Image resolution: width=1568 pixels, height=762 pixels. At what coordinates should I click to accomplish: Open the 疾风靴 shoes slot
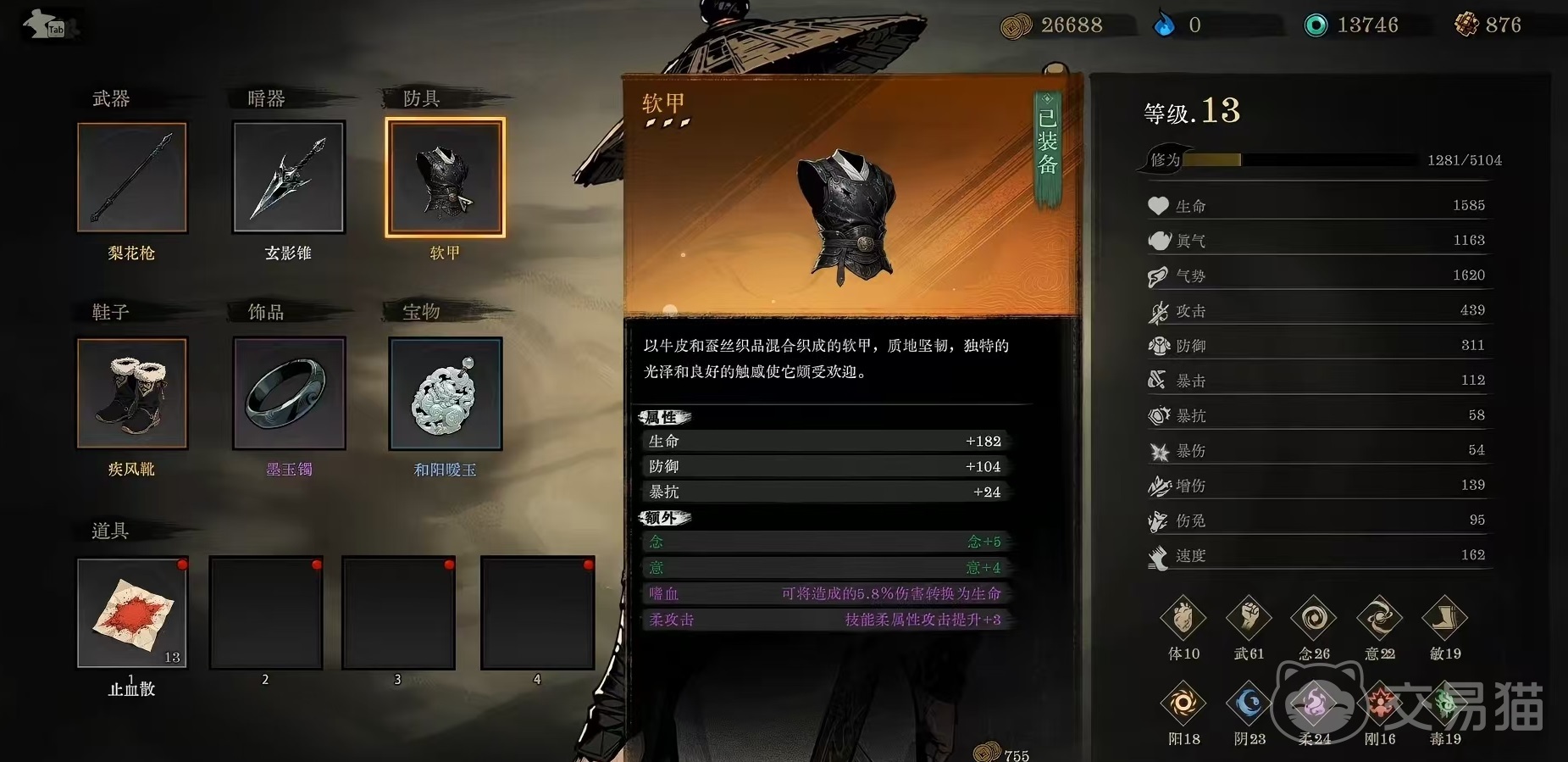[132, 393]
